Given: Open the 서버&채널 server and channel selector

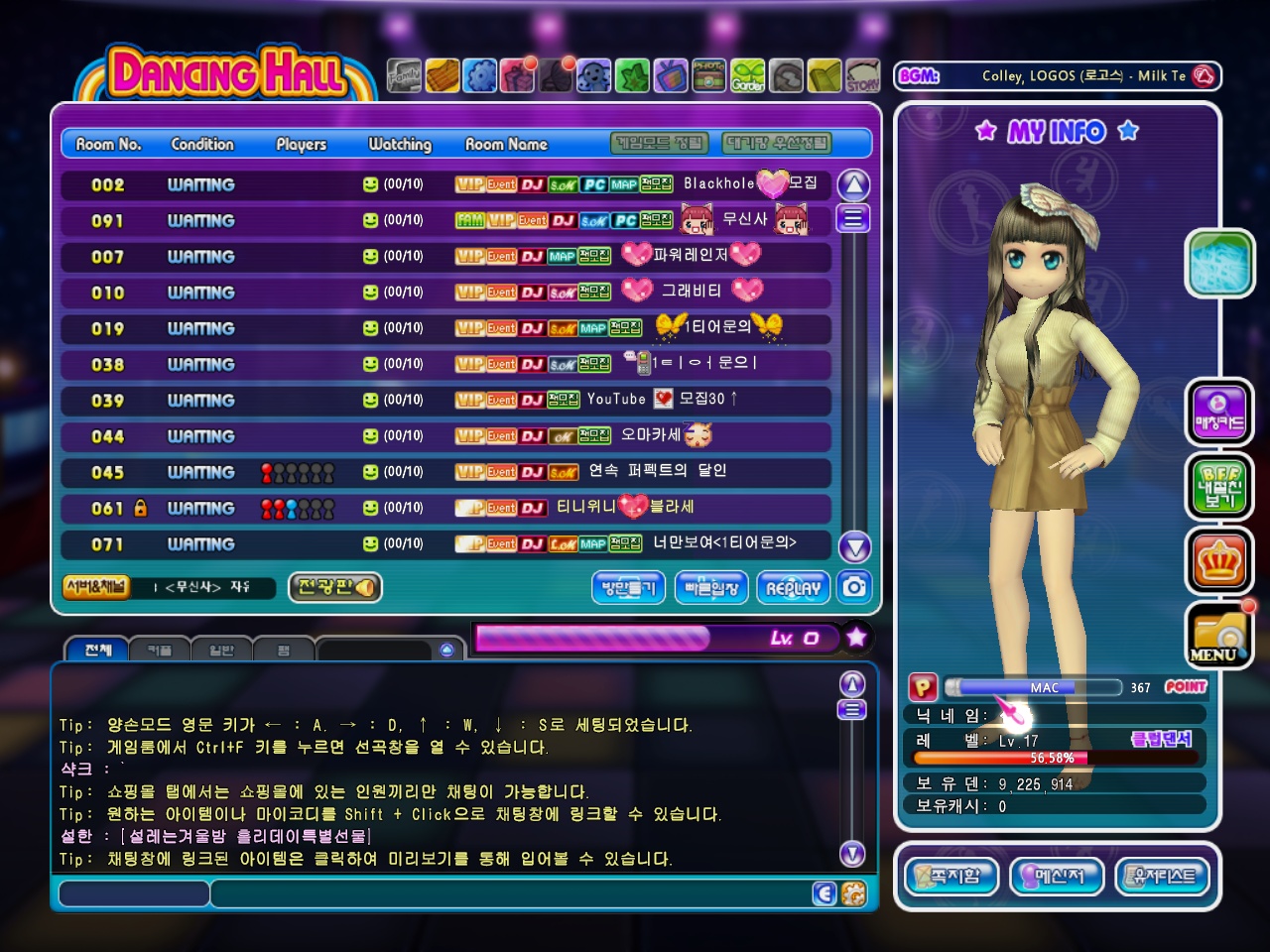Looking at the screenshot, I should (x=96, y=587).
